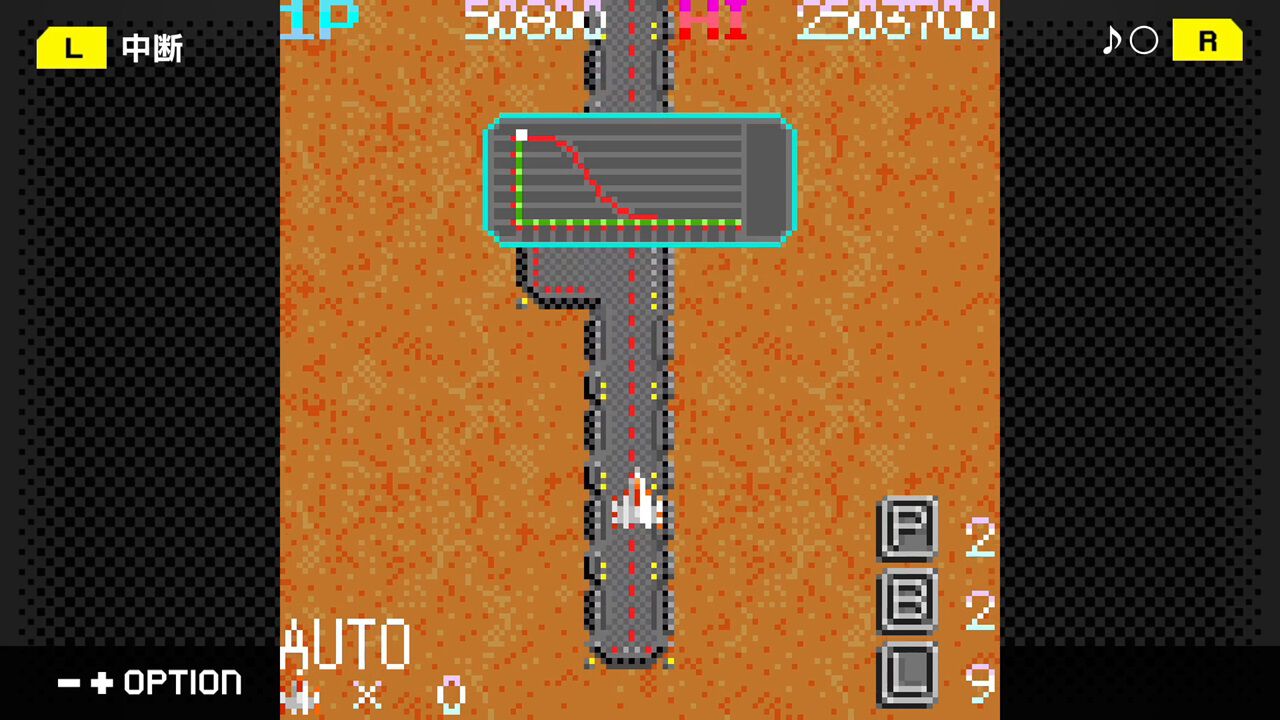The image size is (1280, 720).
Task: Toggle the AUTO fire mode label
Action: 348,642
